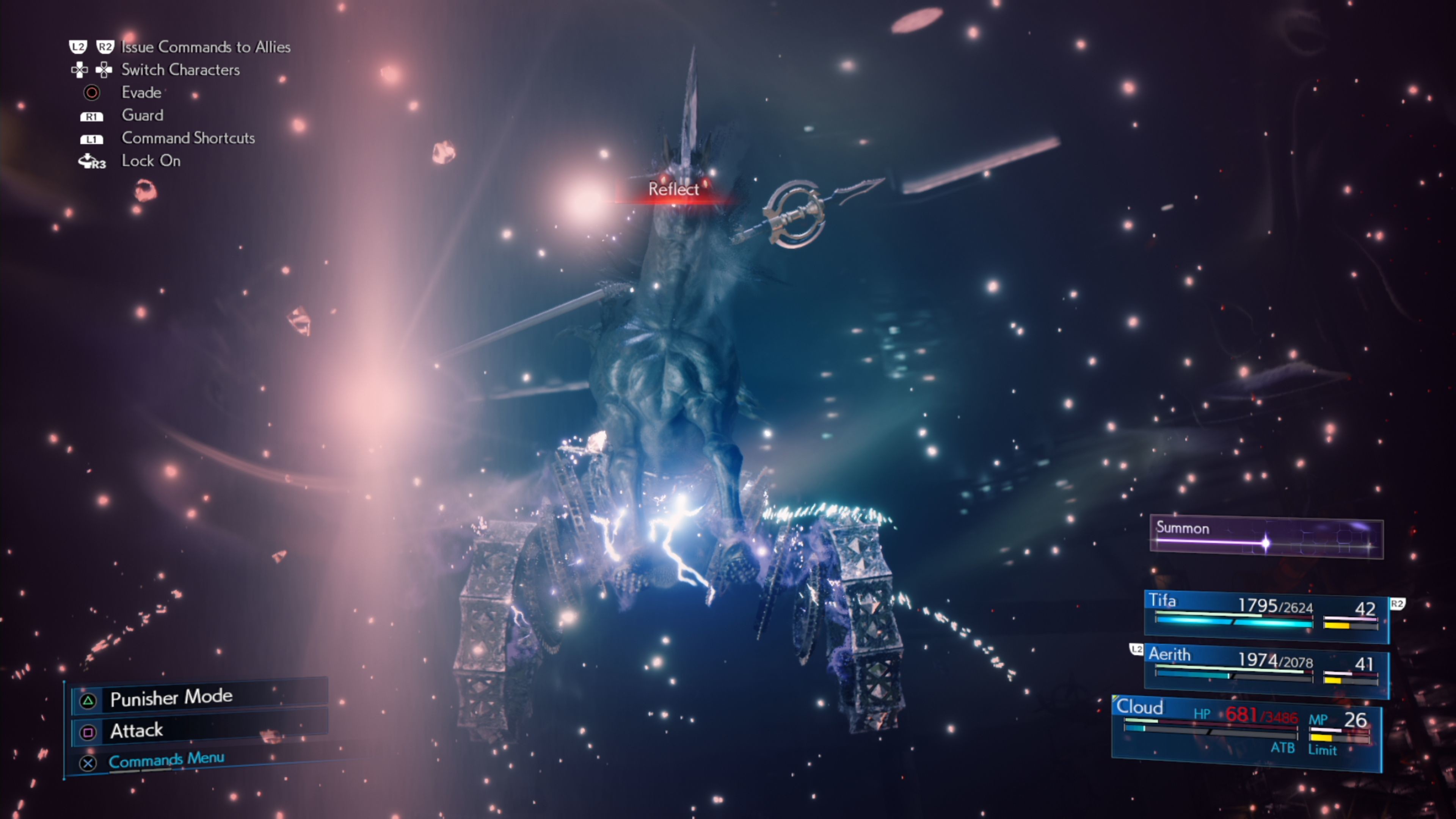Image resolution: width=1456 pixels, height=819 pixels.
Task: Click the L2 icon next to Aerith's bar
Action: 1136,650
